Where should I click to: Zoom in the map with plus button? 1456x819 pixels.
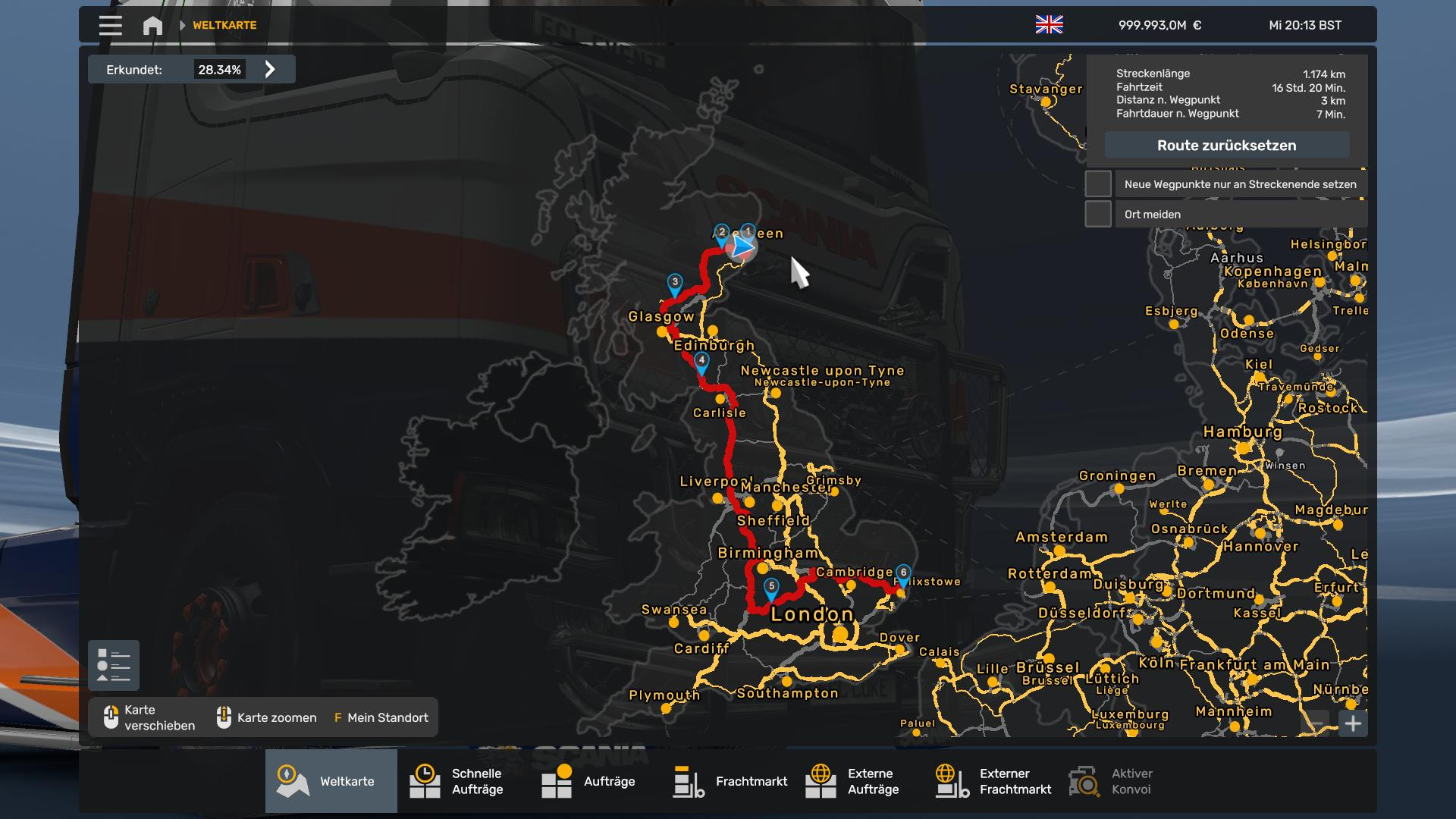[1353, 723]
